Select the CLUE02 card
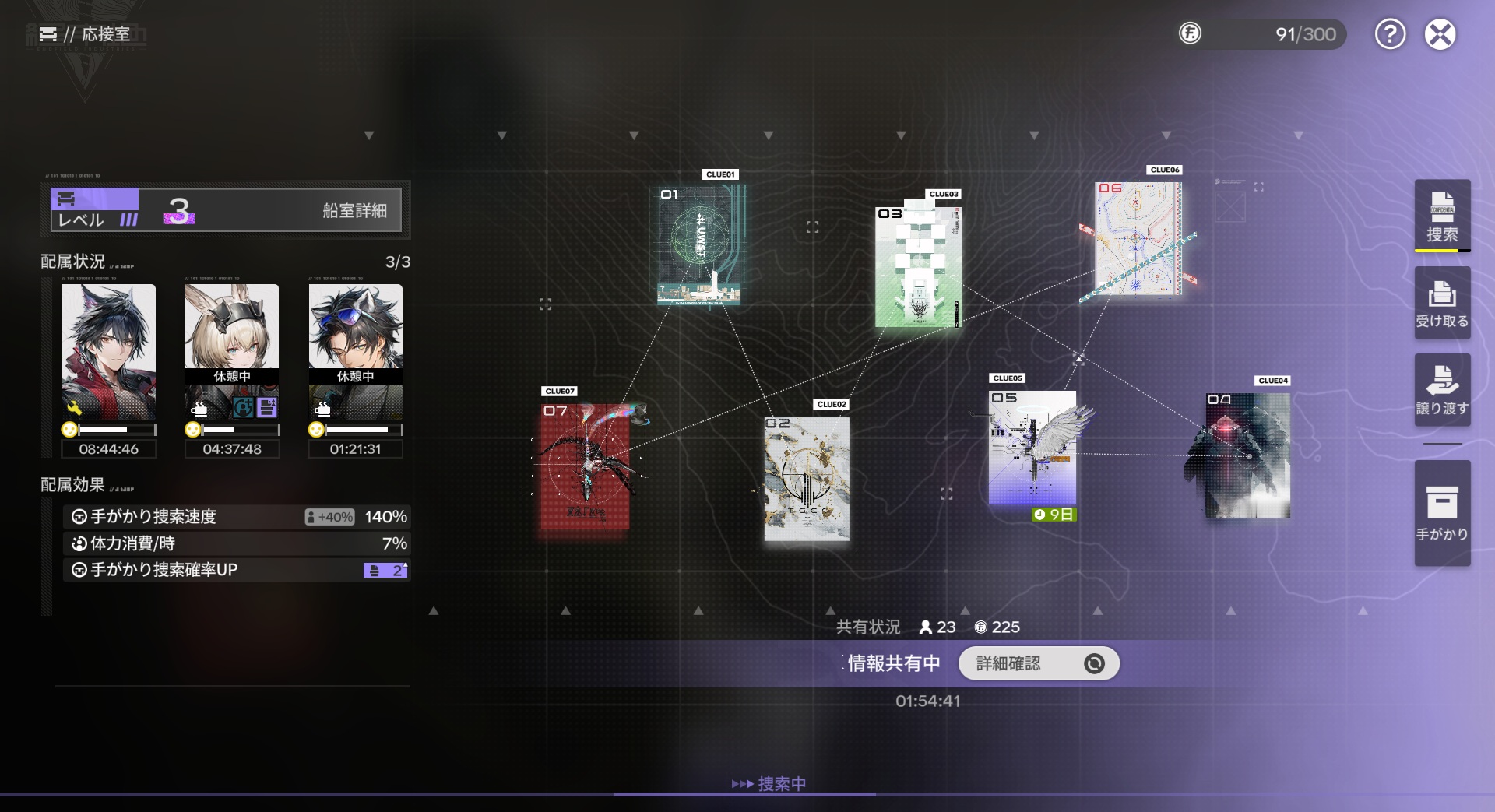1495x812 pixels. pos(807,478)
